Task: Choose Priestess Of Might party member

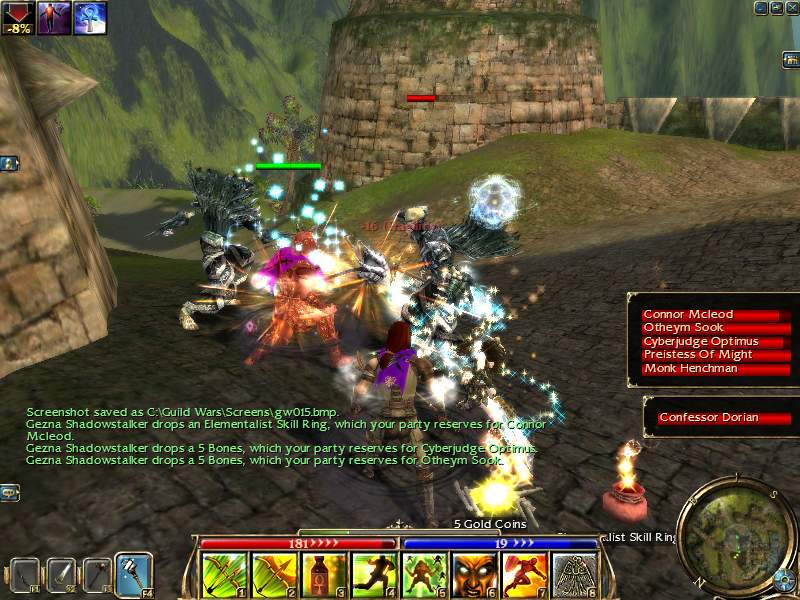Action: point(709,354)
